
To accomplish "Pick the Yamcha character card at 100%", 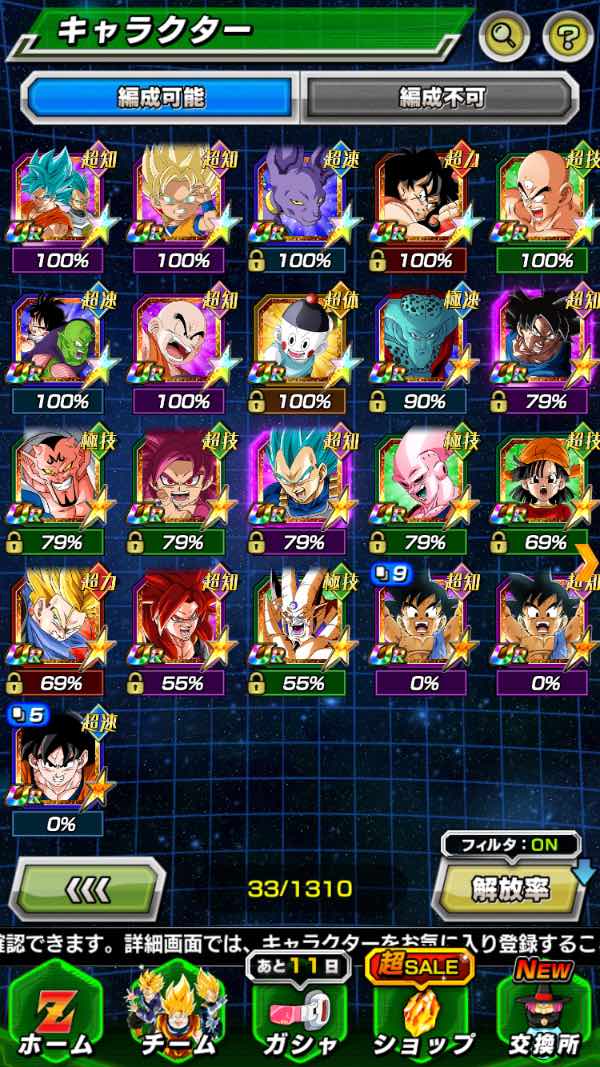I will 420,200.
